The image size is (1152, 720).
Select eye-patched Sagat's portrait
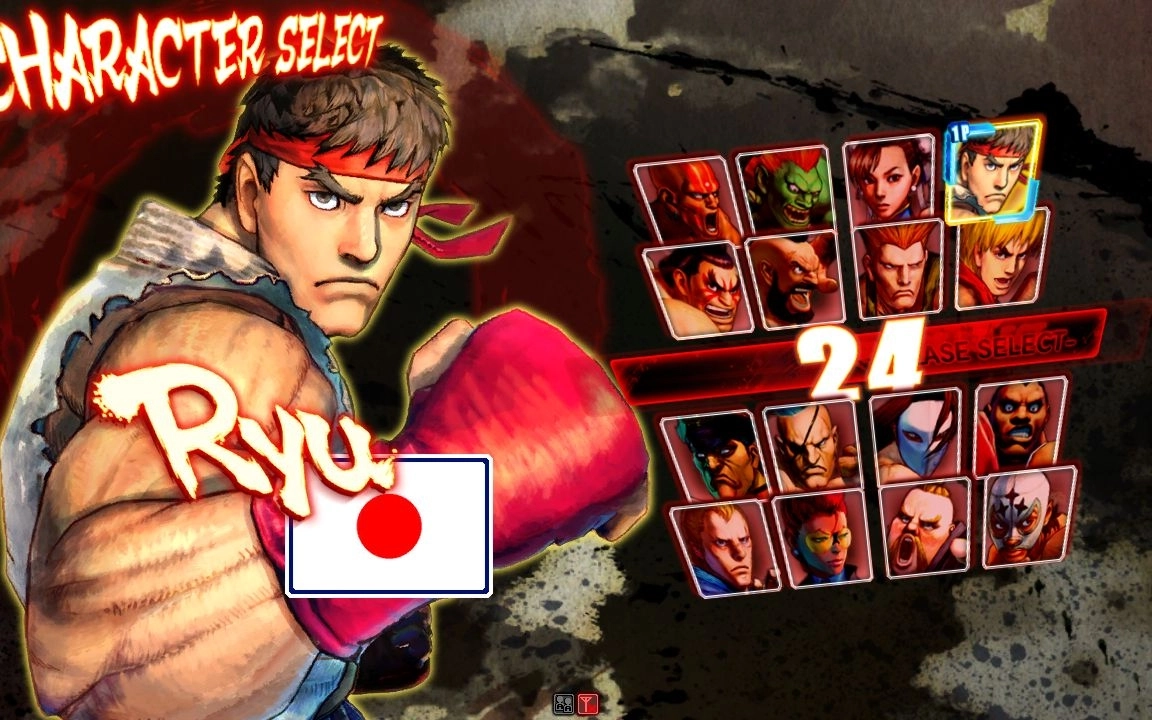814,446
